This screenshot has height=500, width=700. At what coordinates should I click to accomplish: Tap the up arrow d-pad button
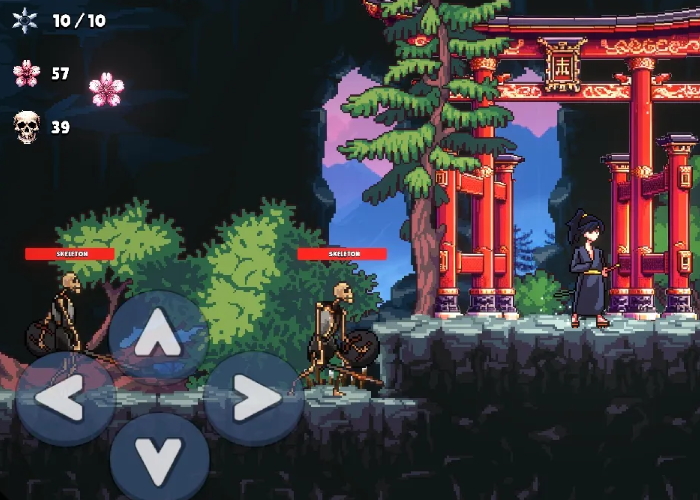click(x=157, y=338)
